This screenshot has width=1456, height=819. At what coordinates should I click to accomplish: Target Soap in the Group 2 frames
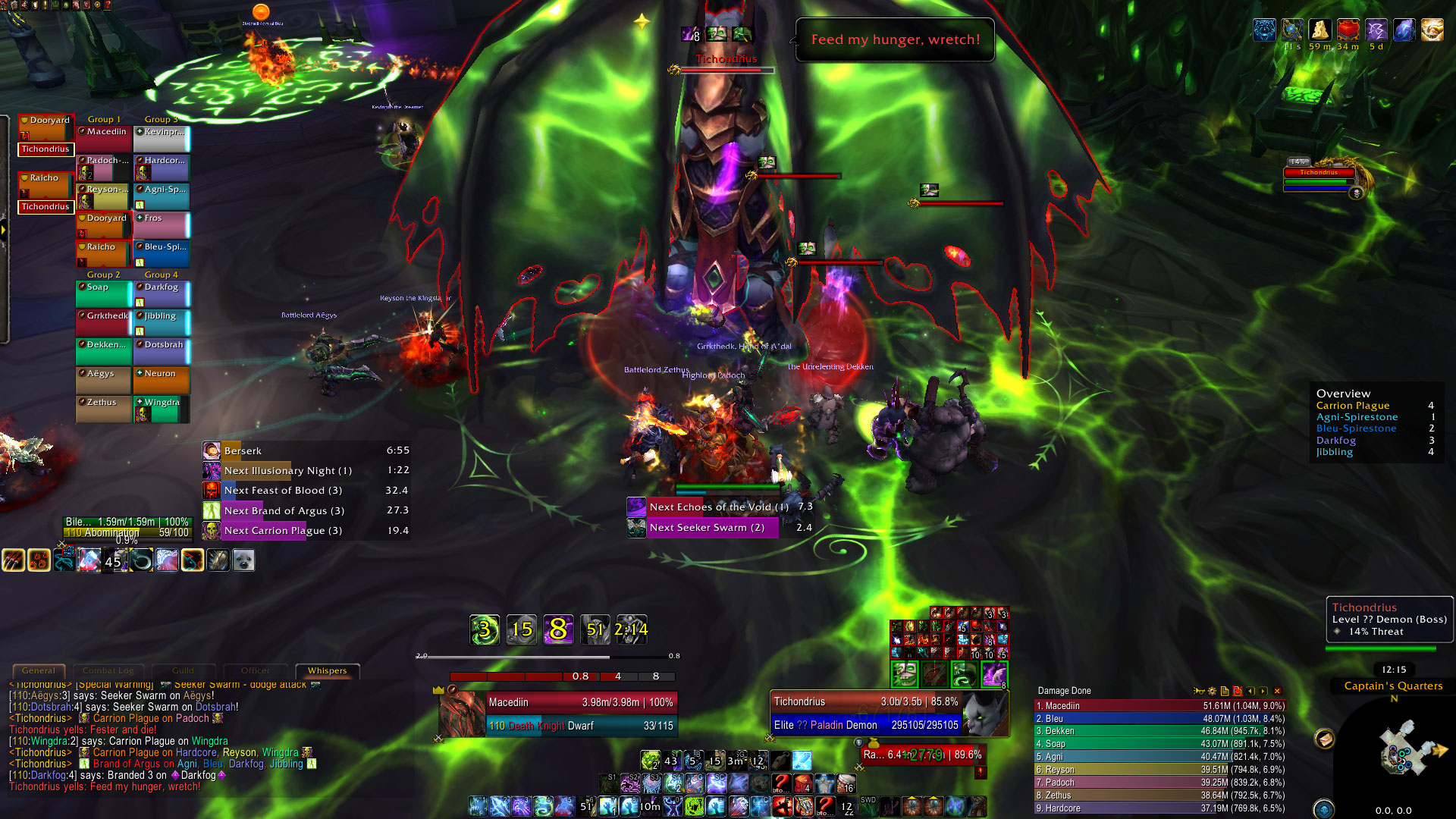point(104,293)
